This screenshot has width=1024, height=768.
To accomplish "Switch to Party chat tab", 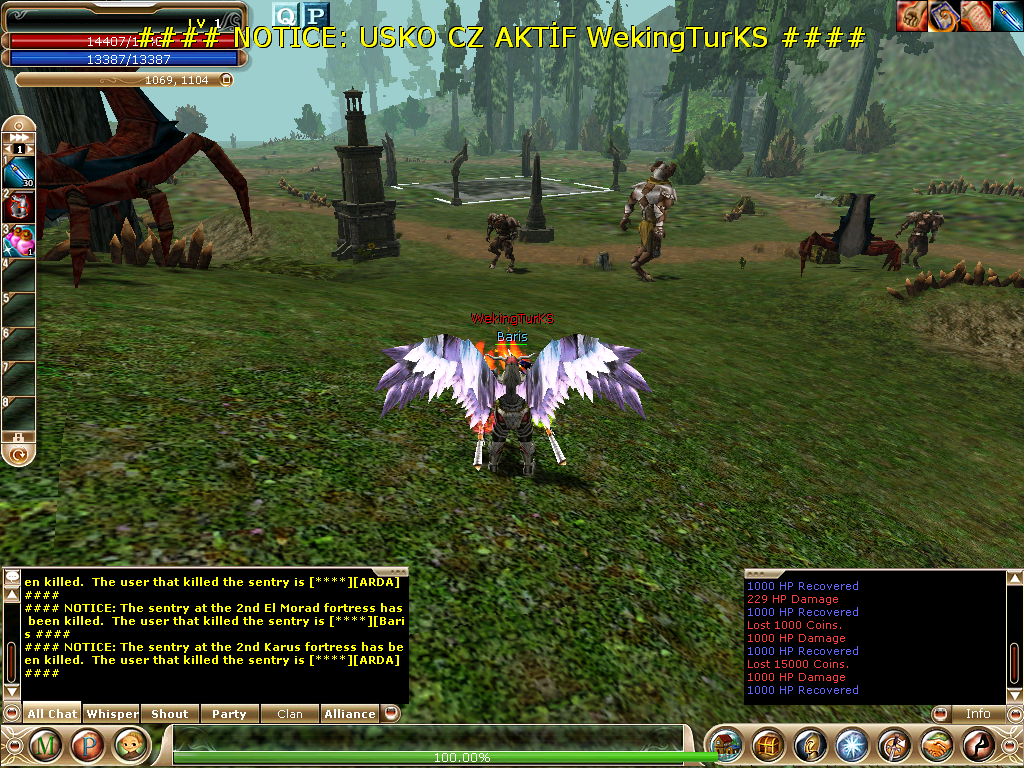I will [229, 714].
